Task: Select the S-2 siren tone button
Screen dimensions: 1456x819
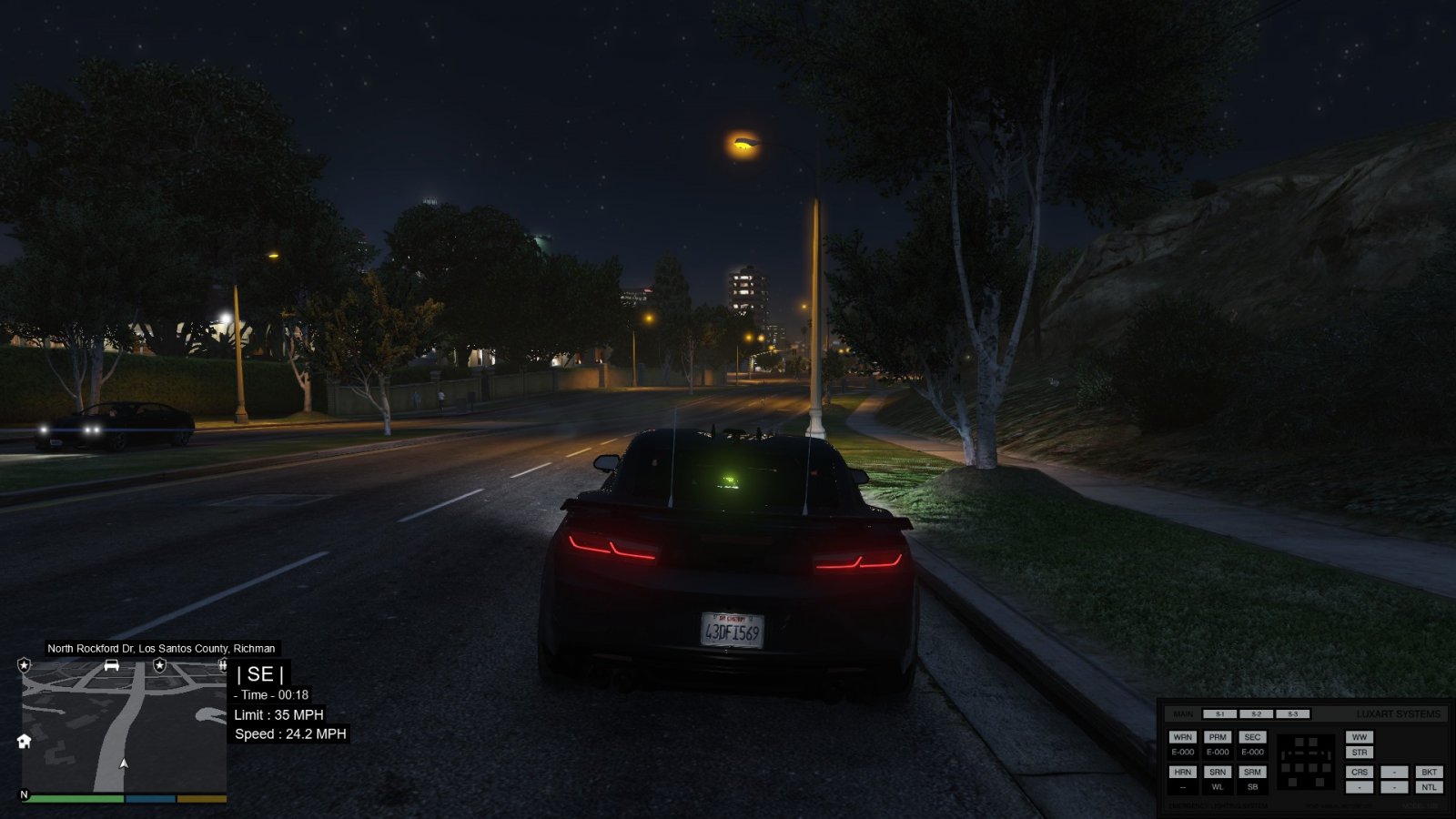Action: pos(1256,714)
